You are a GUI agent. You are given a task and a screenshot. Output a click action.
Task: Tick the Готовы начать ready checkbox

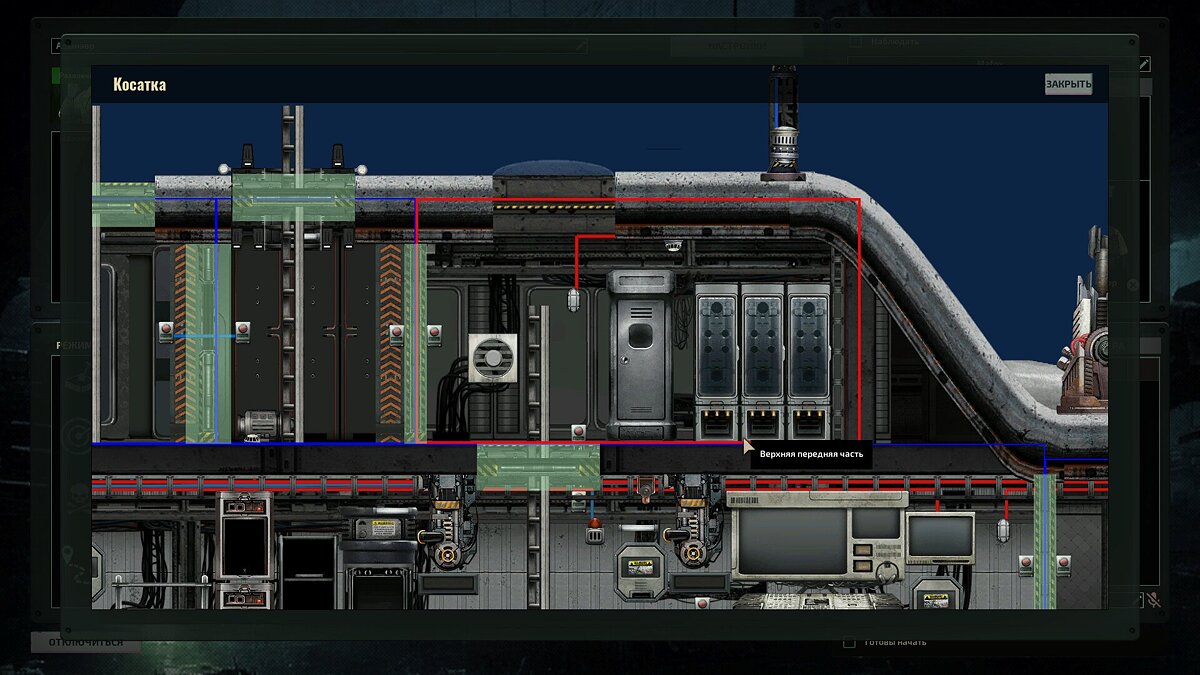[x=850, y=642]
